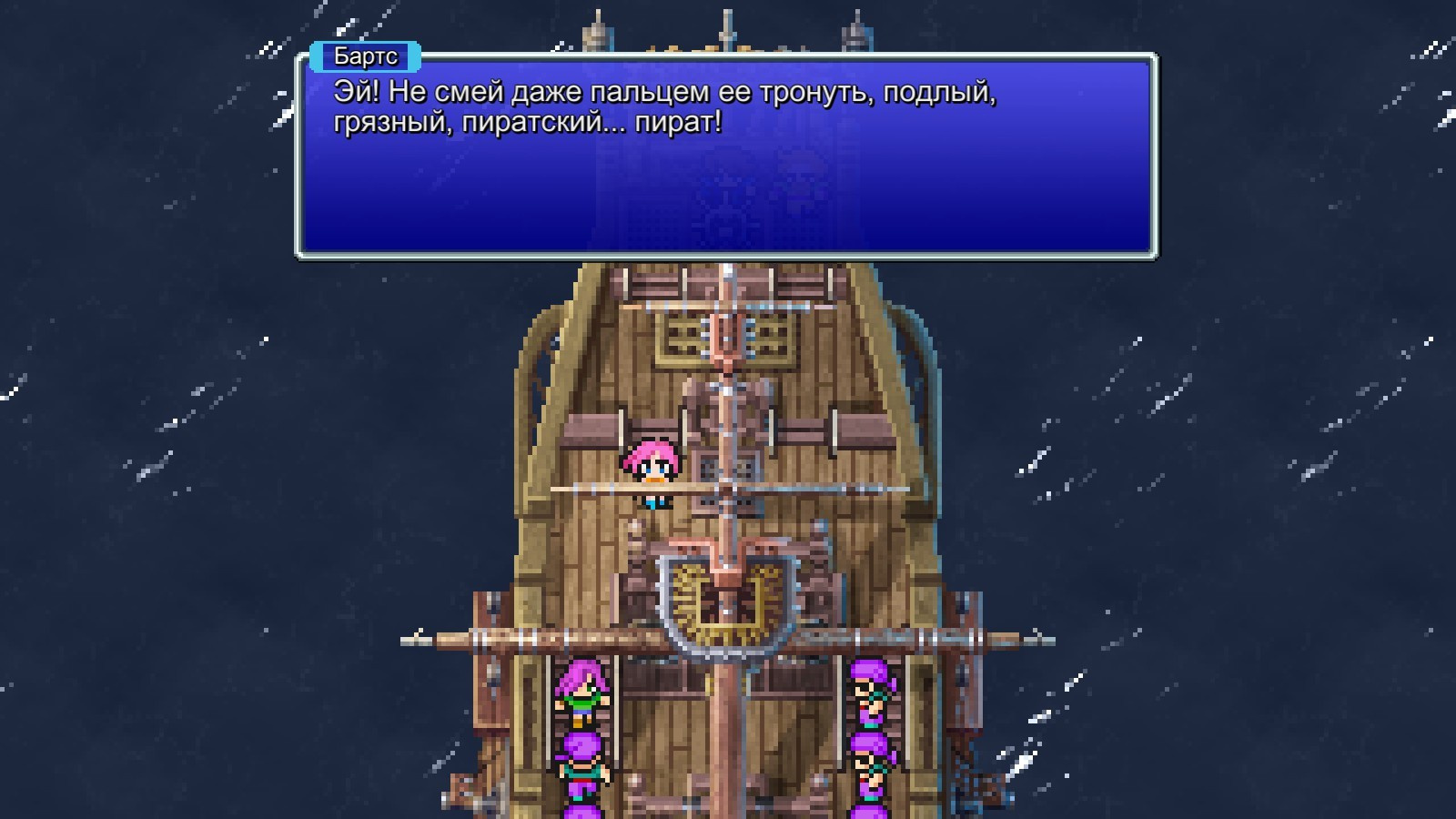The image size is (1456, 819).
Task: Click the pirate with green sash on left
Action: (x=582, y=701)
